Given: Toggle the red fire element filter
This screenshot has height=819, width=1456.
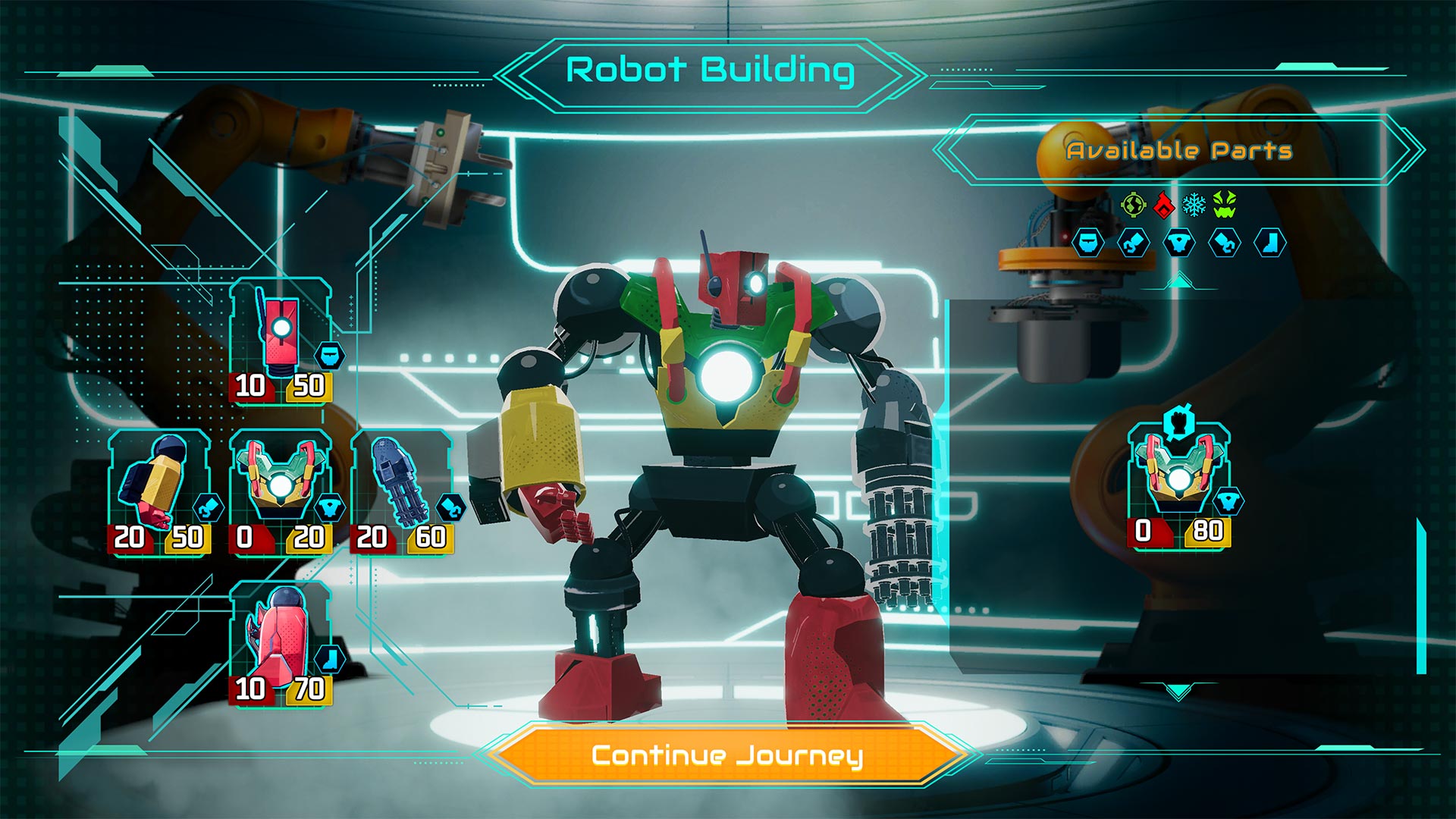Looking at the screenshot, I should 1163,204.
